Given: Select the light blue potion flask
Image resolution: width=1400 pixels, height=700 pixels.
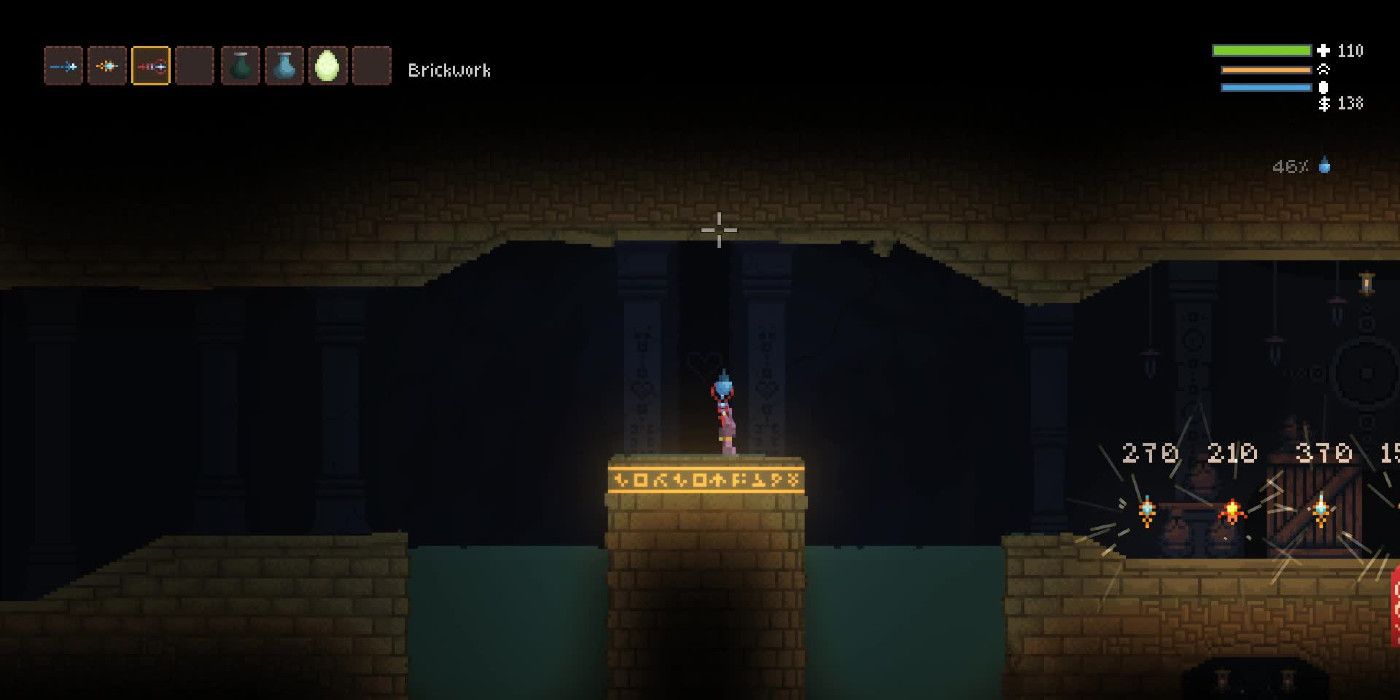Looking at the screenshot, I should pyautogui.click(x=284, y=66).
